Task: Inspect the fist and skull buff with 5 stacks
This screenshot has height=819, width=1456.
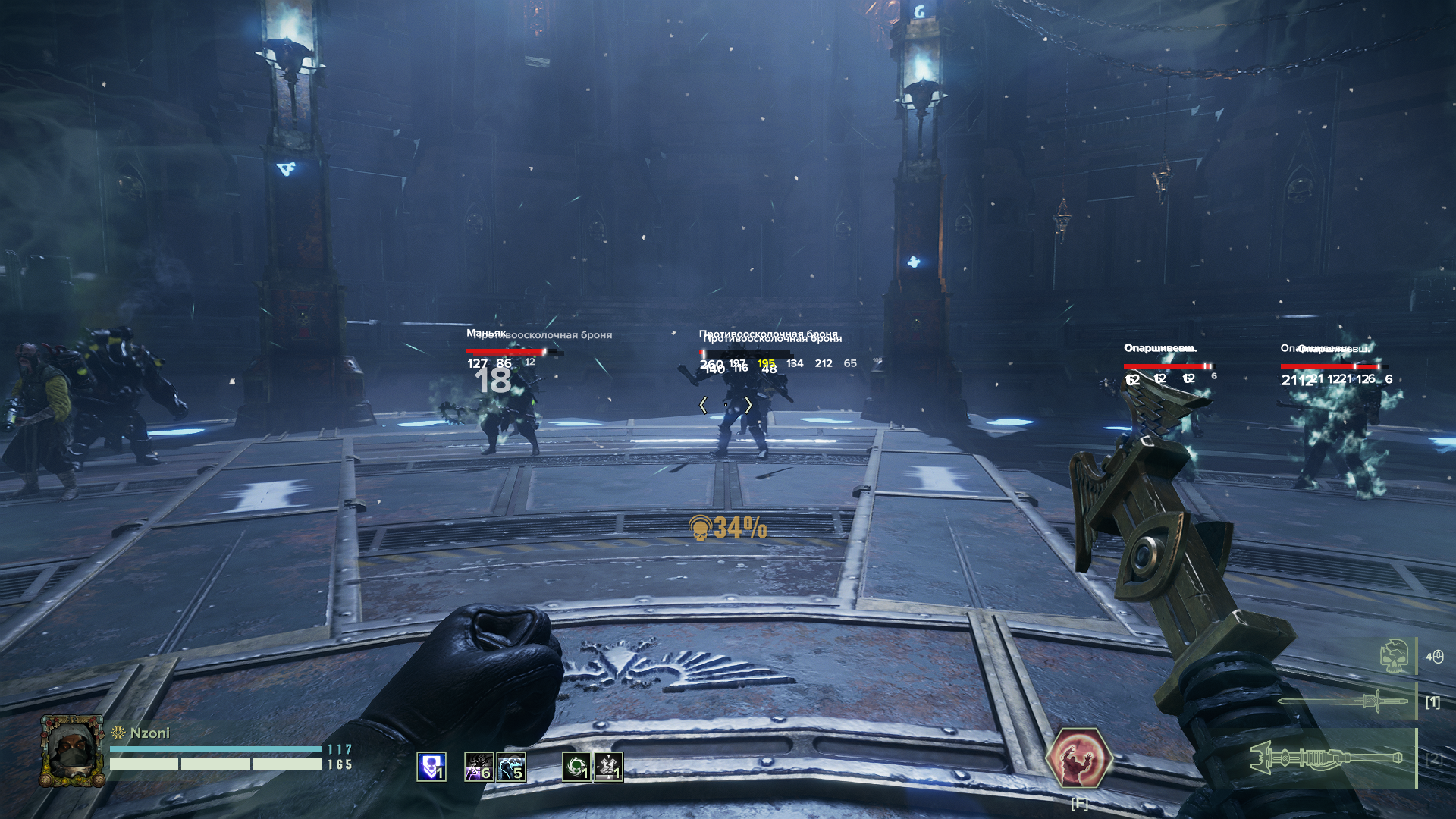Action: click(x=511, y=767)
